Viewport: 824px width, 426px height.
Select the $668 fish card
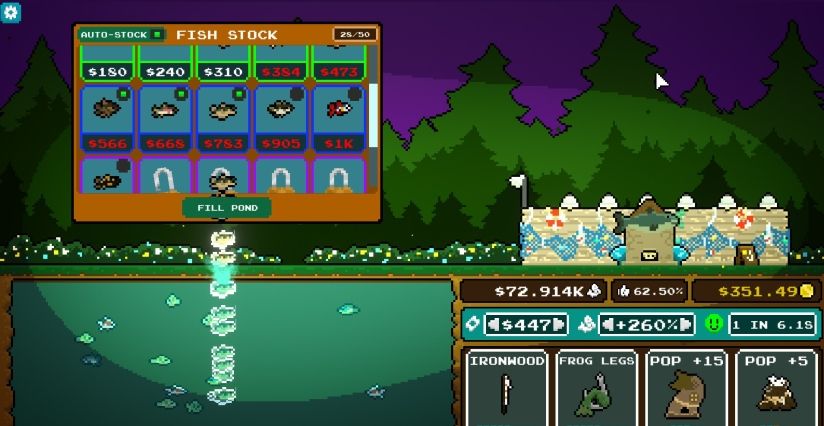[165, 118]
